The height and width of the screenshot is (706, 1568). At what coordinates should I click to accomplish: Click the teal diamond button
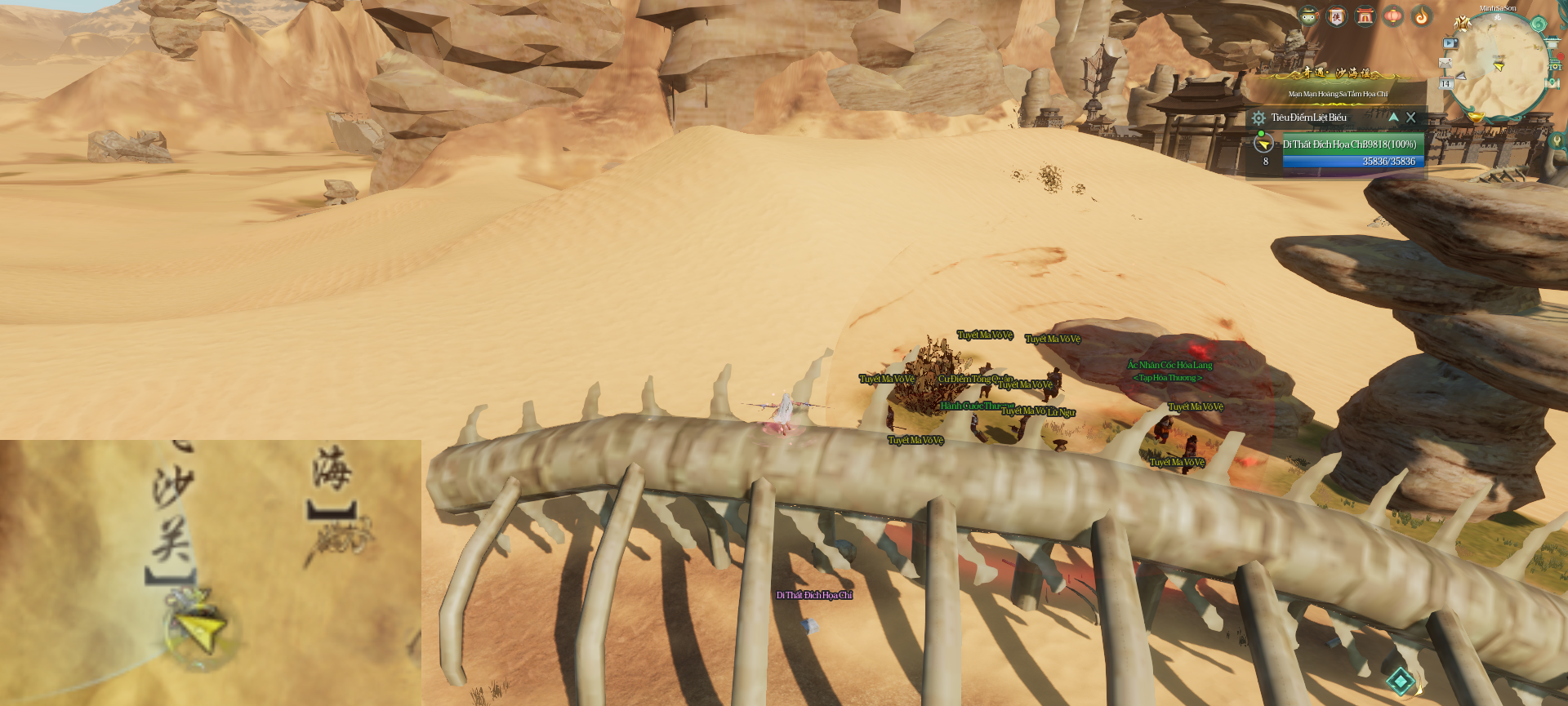click(1401, 681)
